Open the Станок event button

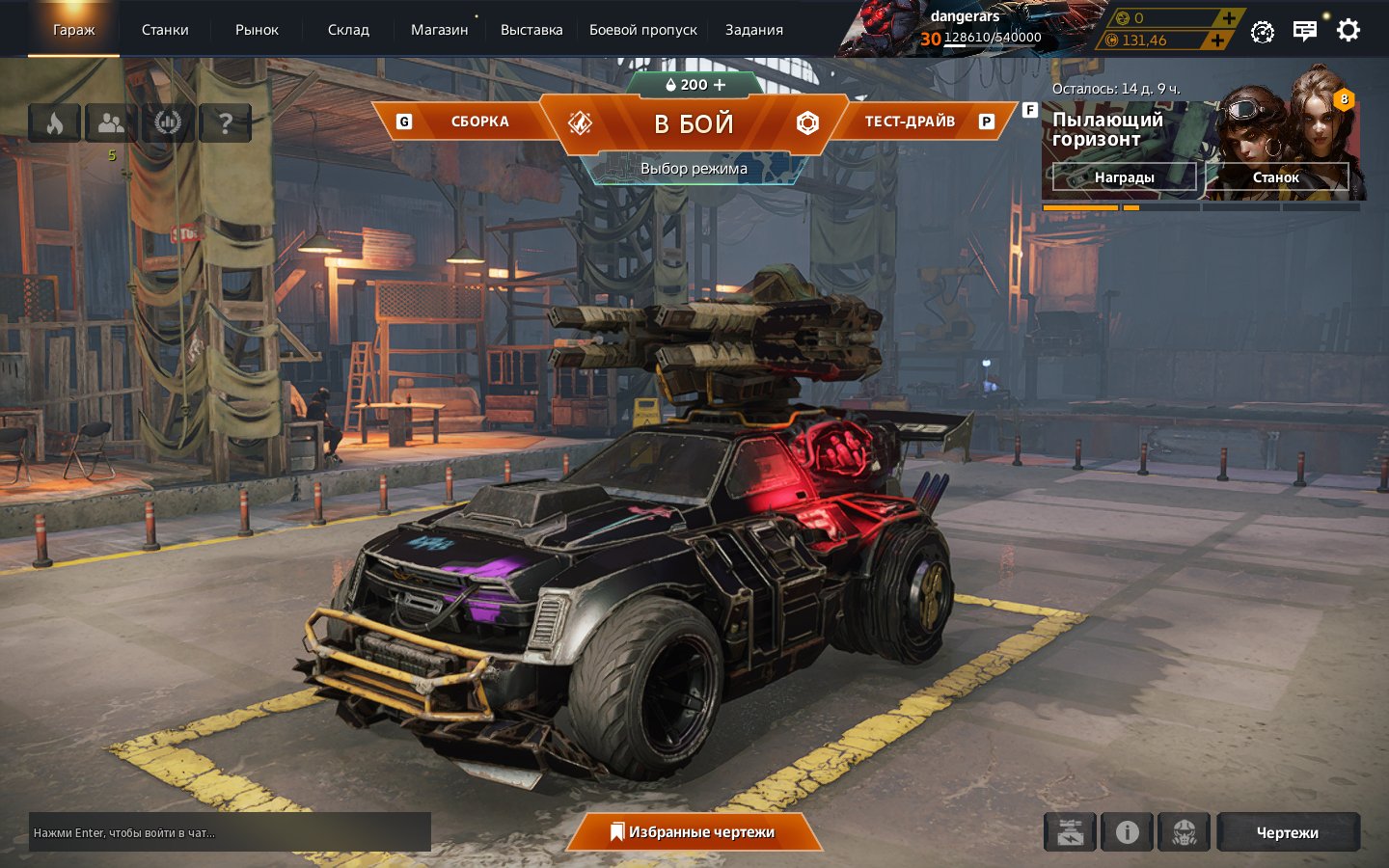[1275, 177]
